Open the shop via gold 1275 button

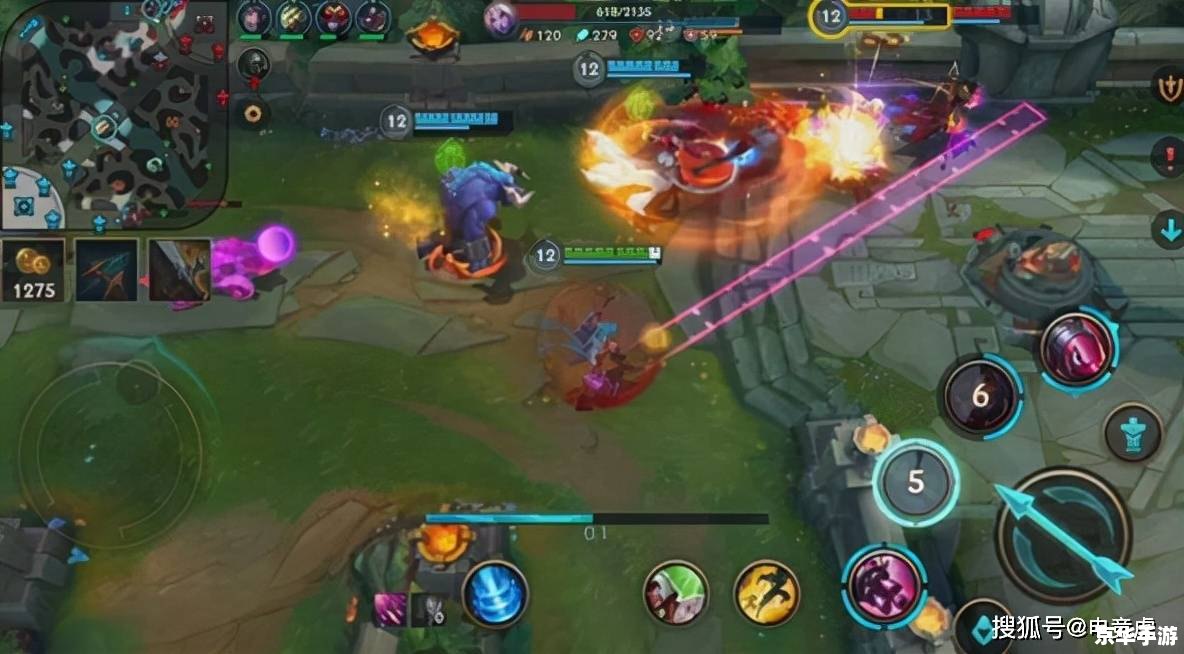[x=33, y=270]
